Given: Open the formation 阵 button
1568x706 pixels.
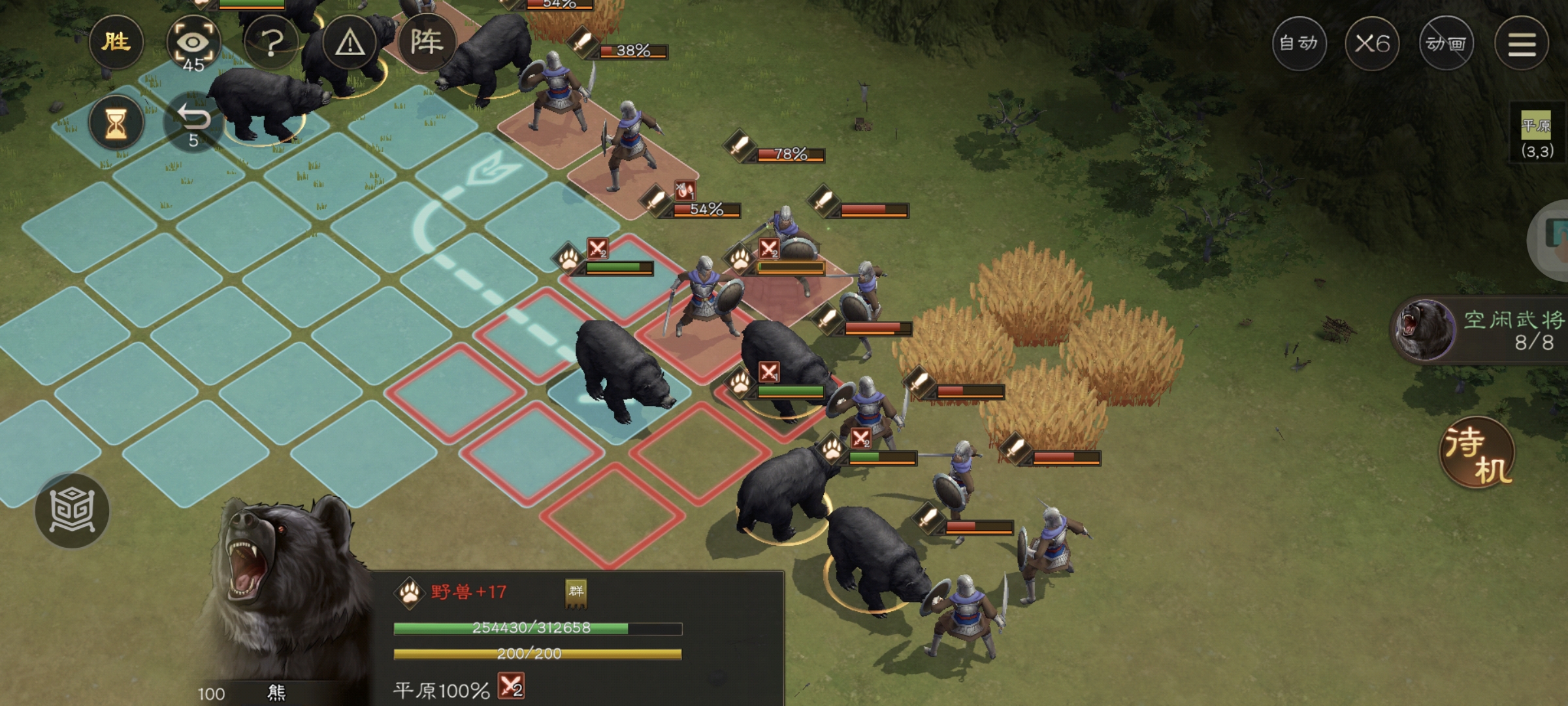Looking at the screenshot, I should 427,42.
